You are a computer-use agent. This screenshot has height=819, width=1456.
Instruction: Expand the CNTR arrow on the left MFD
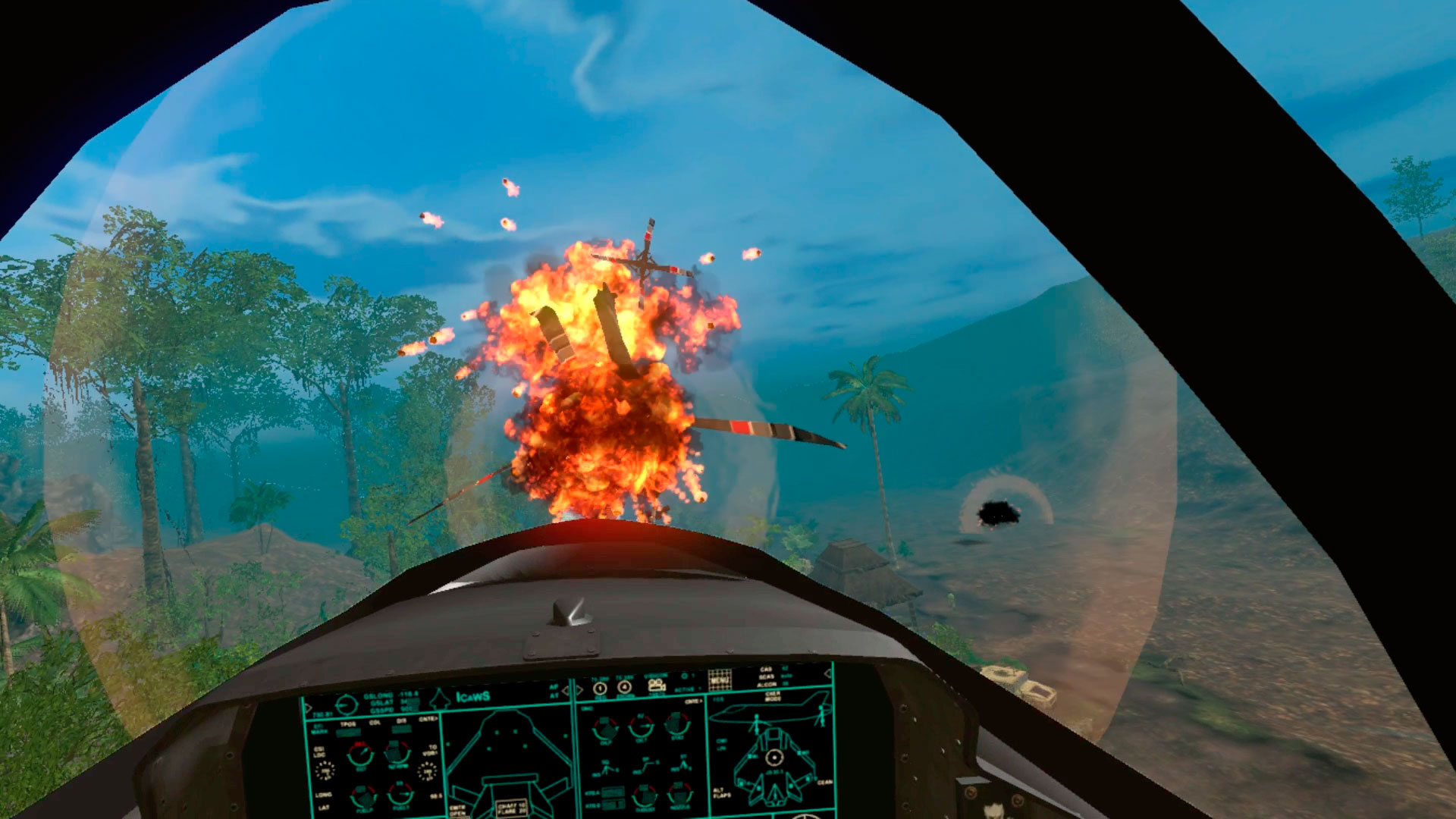click(x=428, y=718)
